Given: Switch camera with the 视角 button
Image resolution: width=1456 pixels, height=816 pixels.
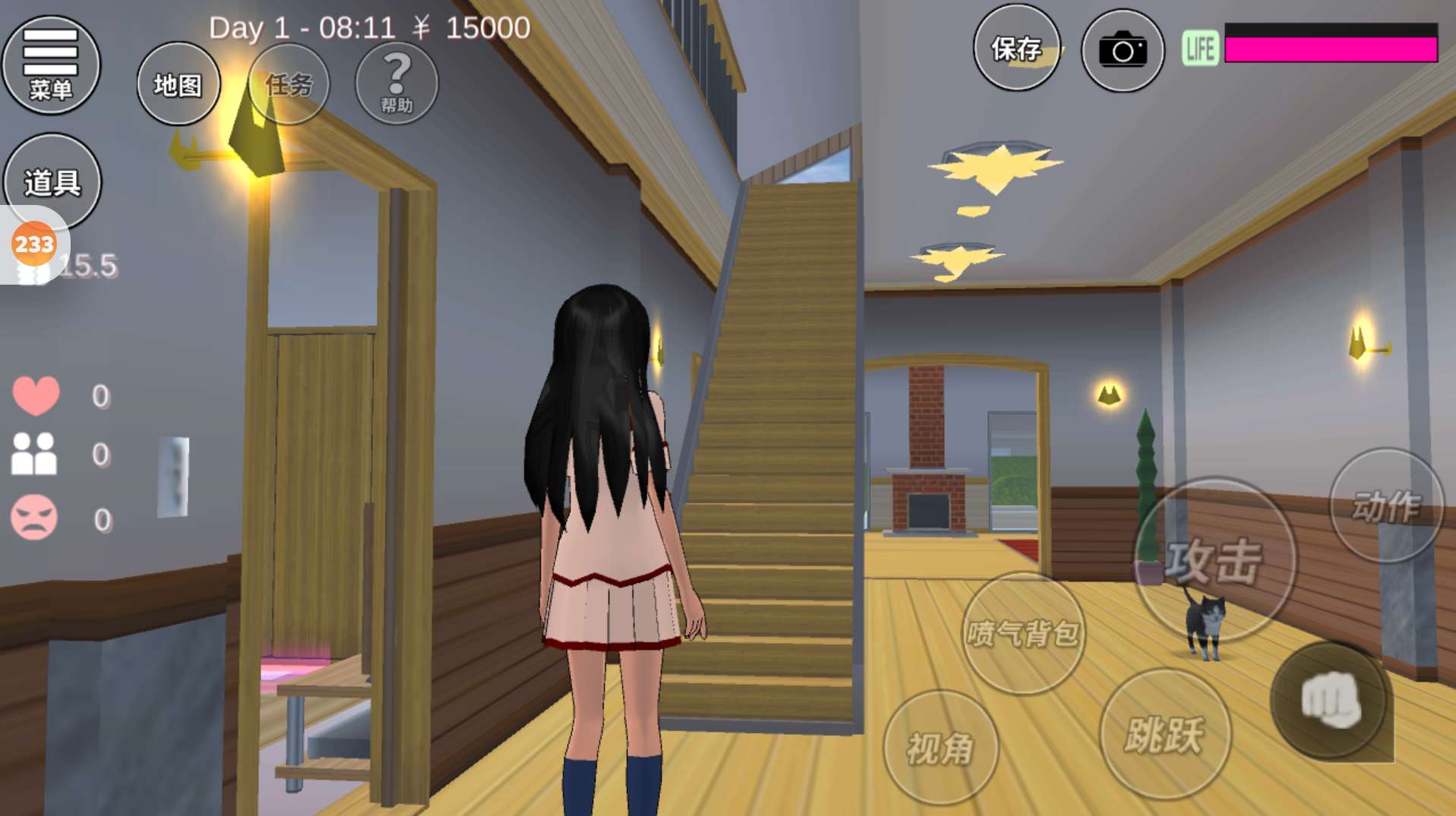Looking at the screenshot, I should [x=940, y=748].
